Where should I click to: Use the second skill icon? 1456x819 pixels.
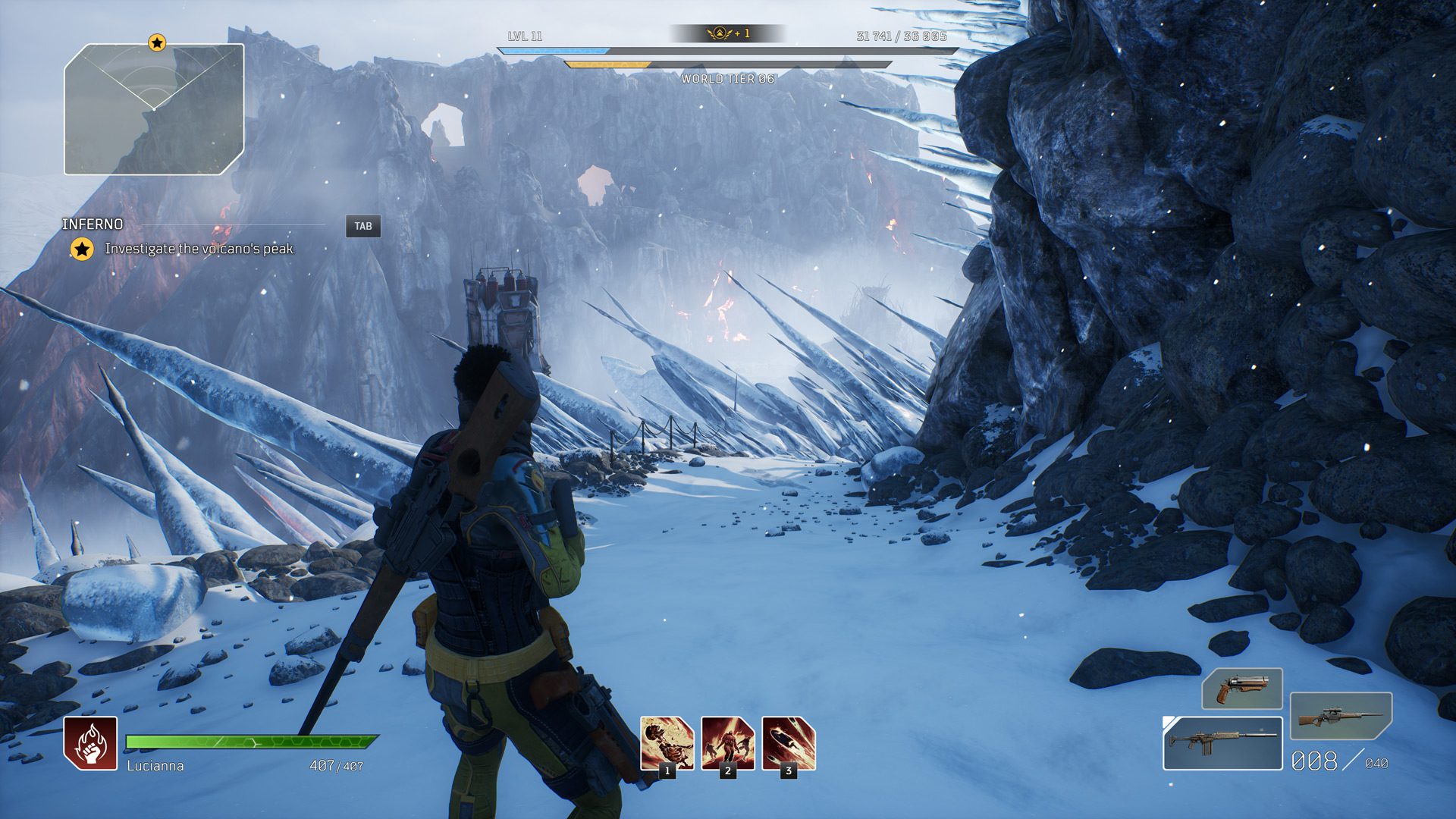pyautogui.click(x=727, y=744)
